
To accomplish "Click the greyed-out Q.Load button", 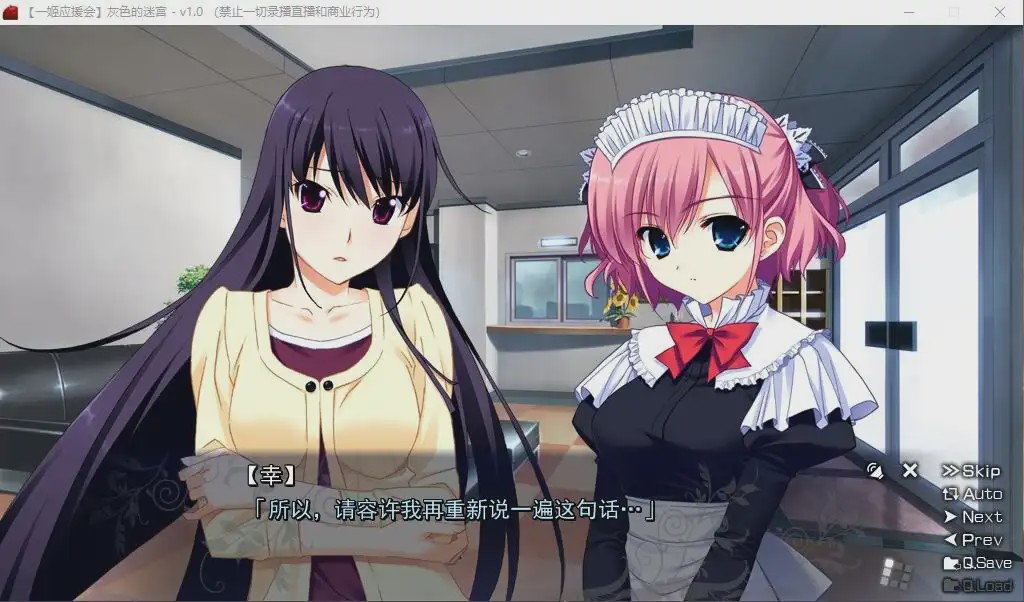I will (x=977, y=585).
